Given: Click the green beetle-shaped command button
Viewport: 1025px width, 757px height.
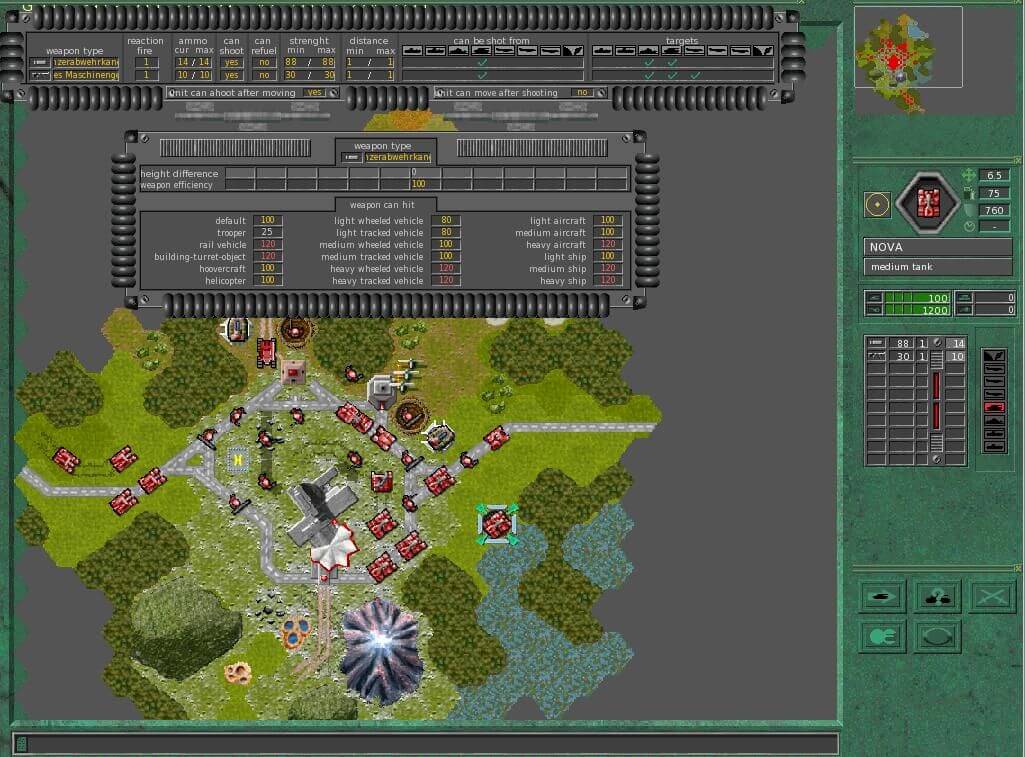Looking at the screenshot, I should coord(883,636).
